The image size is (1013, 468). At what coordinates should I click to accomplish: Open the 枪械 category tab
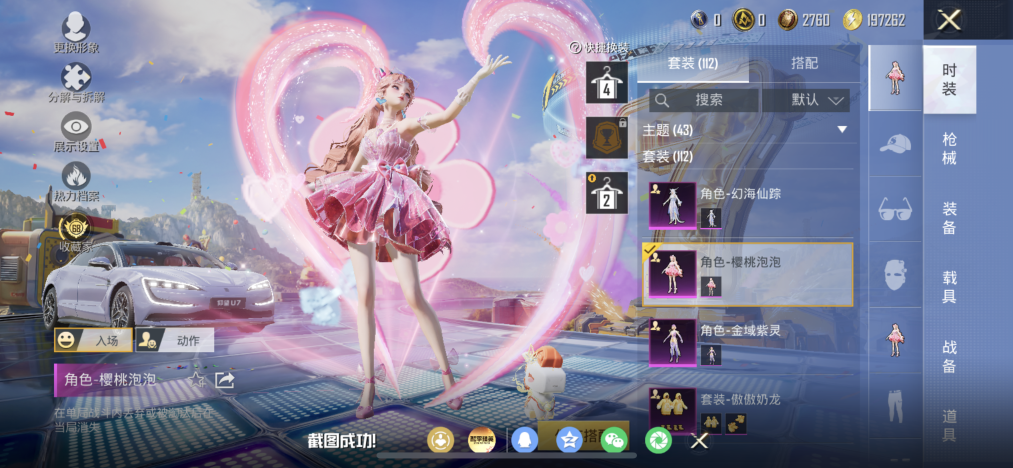(x=949, y=148)
